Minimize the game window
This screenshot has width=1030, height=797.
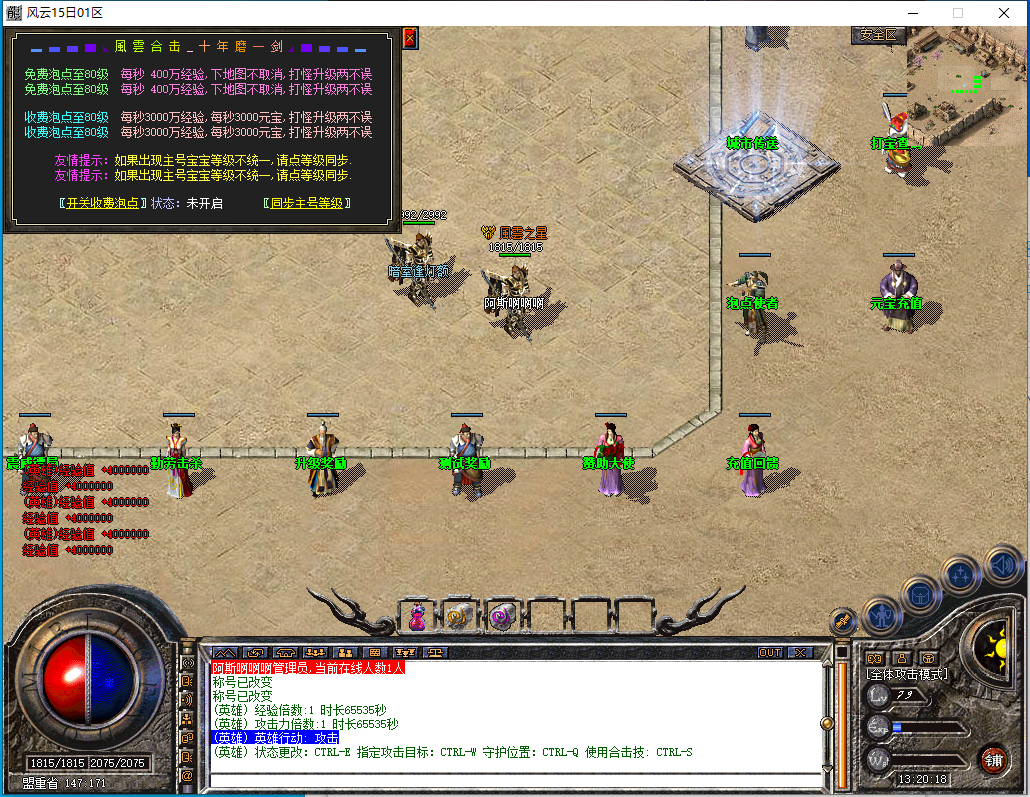click(911, 13)
